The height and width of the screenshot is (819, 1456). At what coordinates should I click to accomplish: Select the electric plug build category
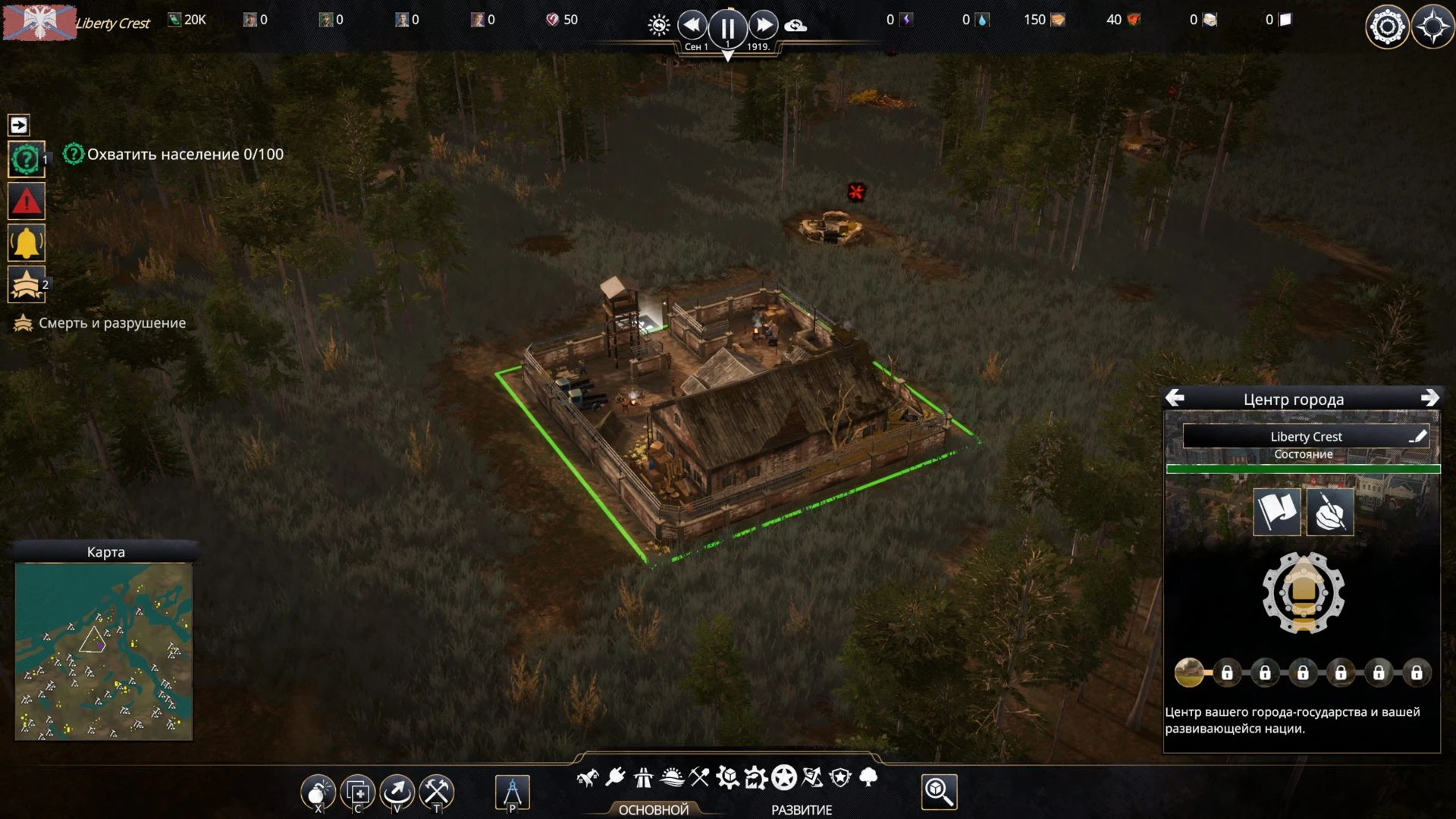pos(615,777)
